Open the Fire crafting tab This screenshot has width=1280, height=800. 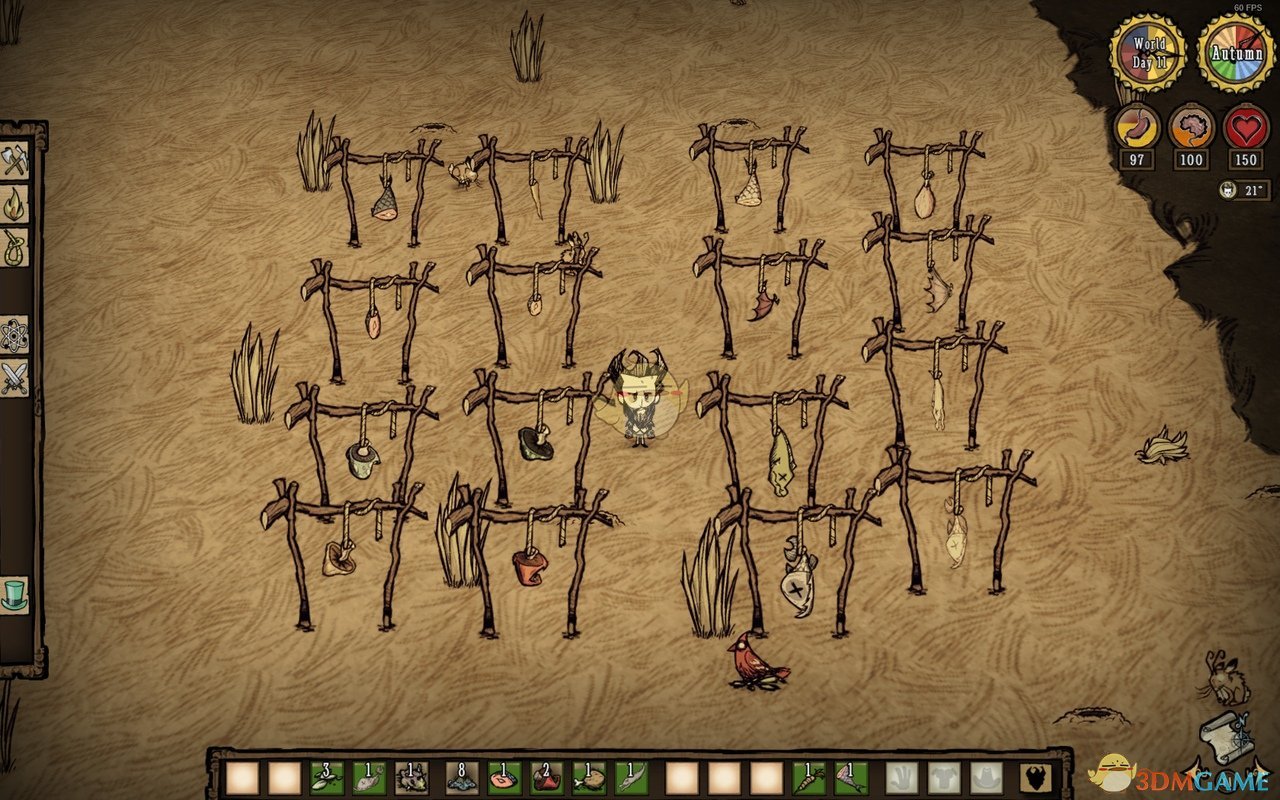[14, 204]
